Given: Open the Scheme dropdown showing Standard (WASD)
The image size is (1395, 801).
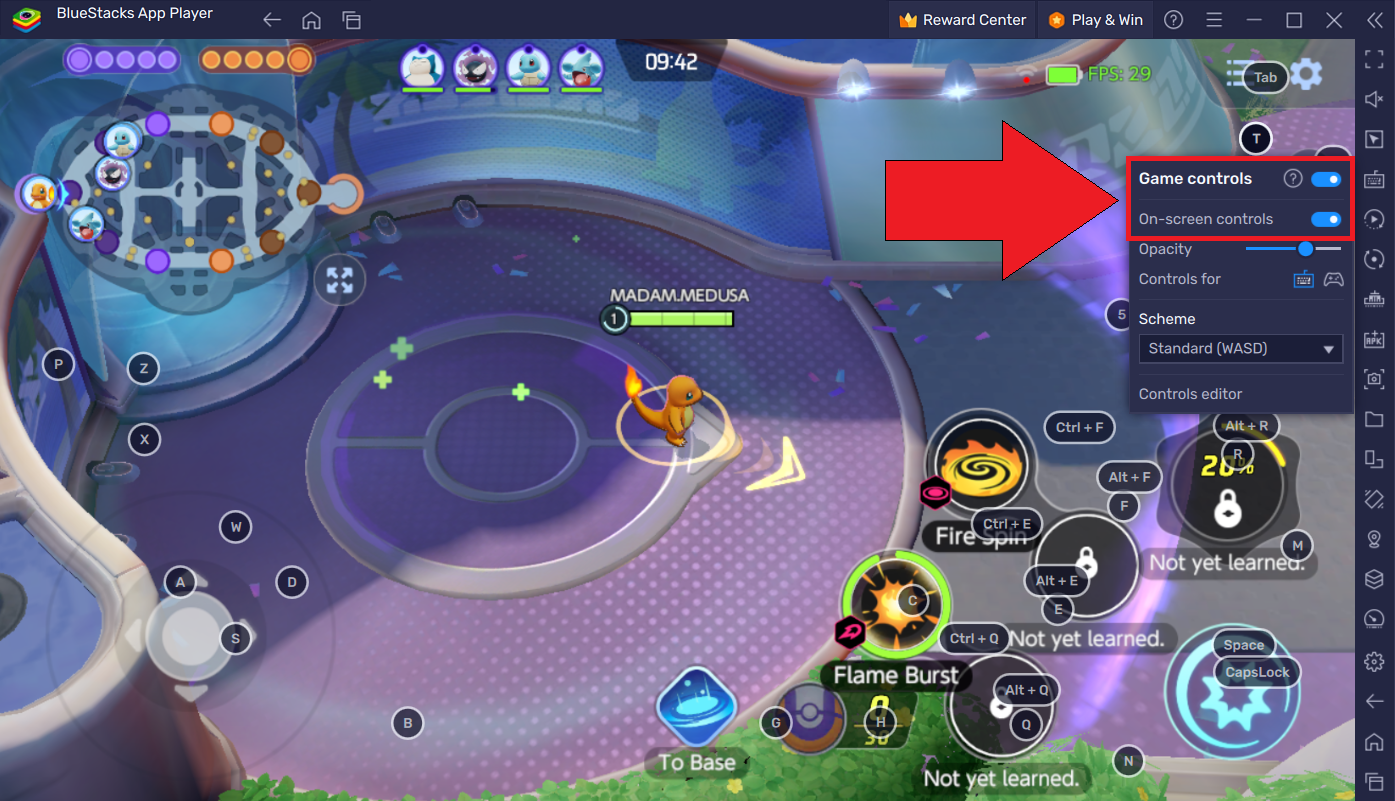Looking at the screenshot, I should click(1240, 348).
